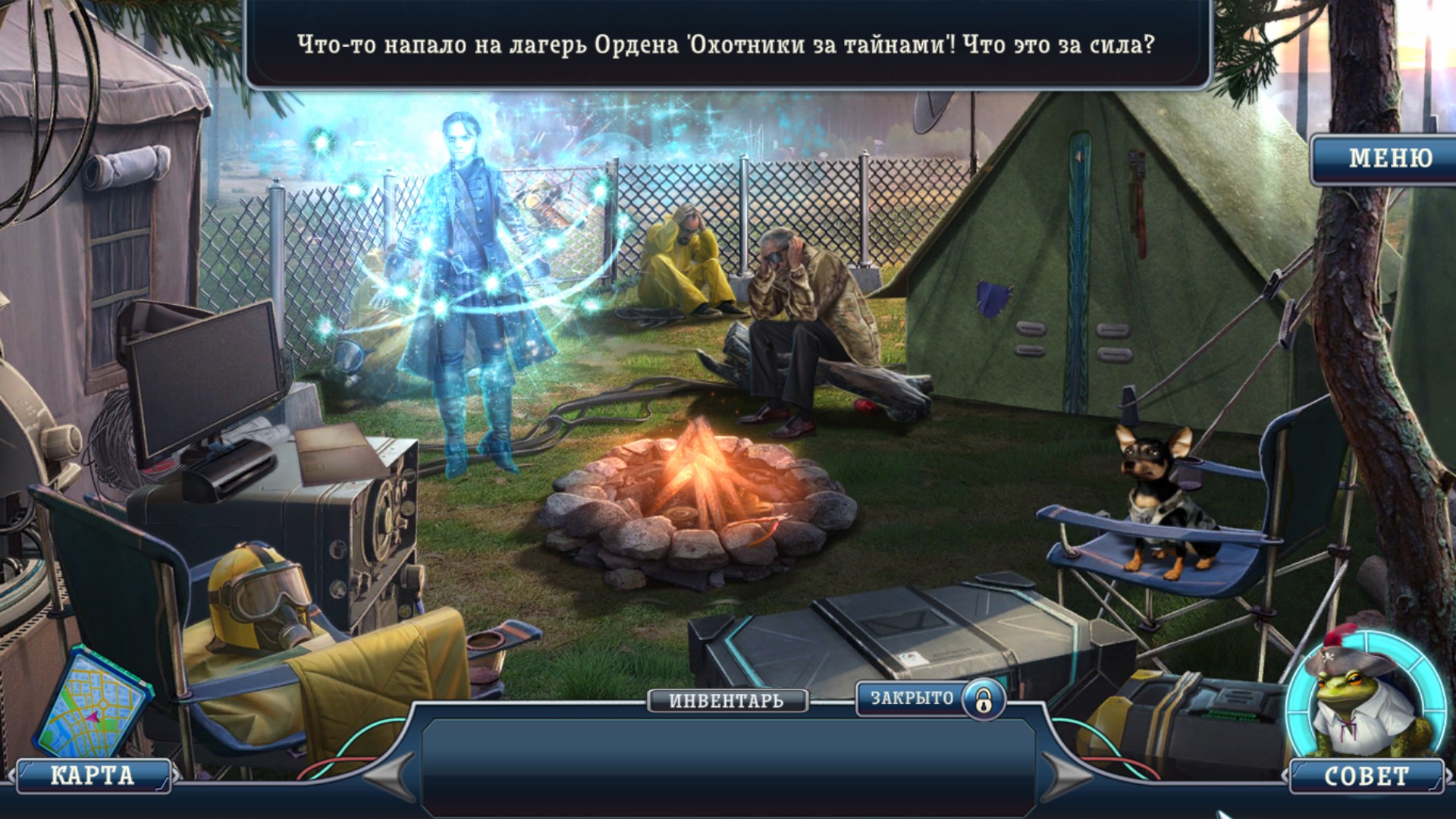Toggle the ИНВЕНТАРЬ inventory tab
1456x819 pixels.
[726, 701]
